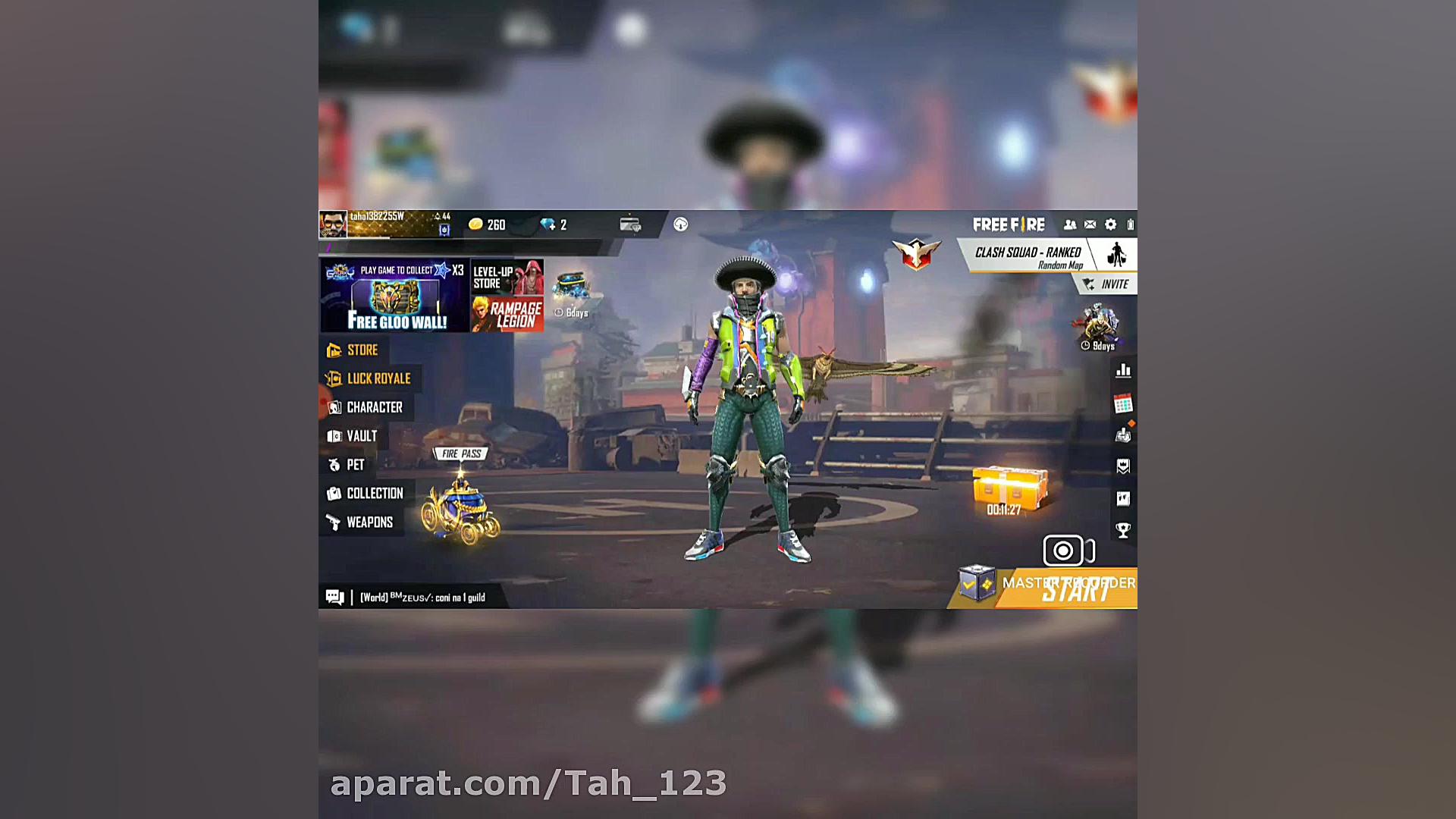This screenshot has height=819, width=1456.
Task: Tap the rank emblem above the character
Action: [916, 252]
